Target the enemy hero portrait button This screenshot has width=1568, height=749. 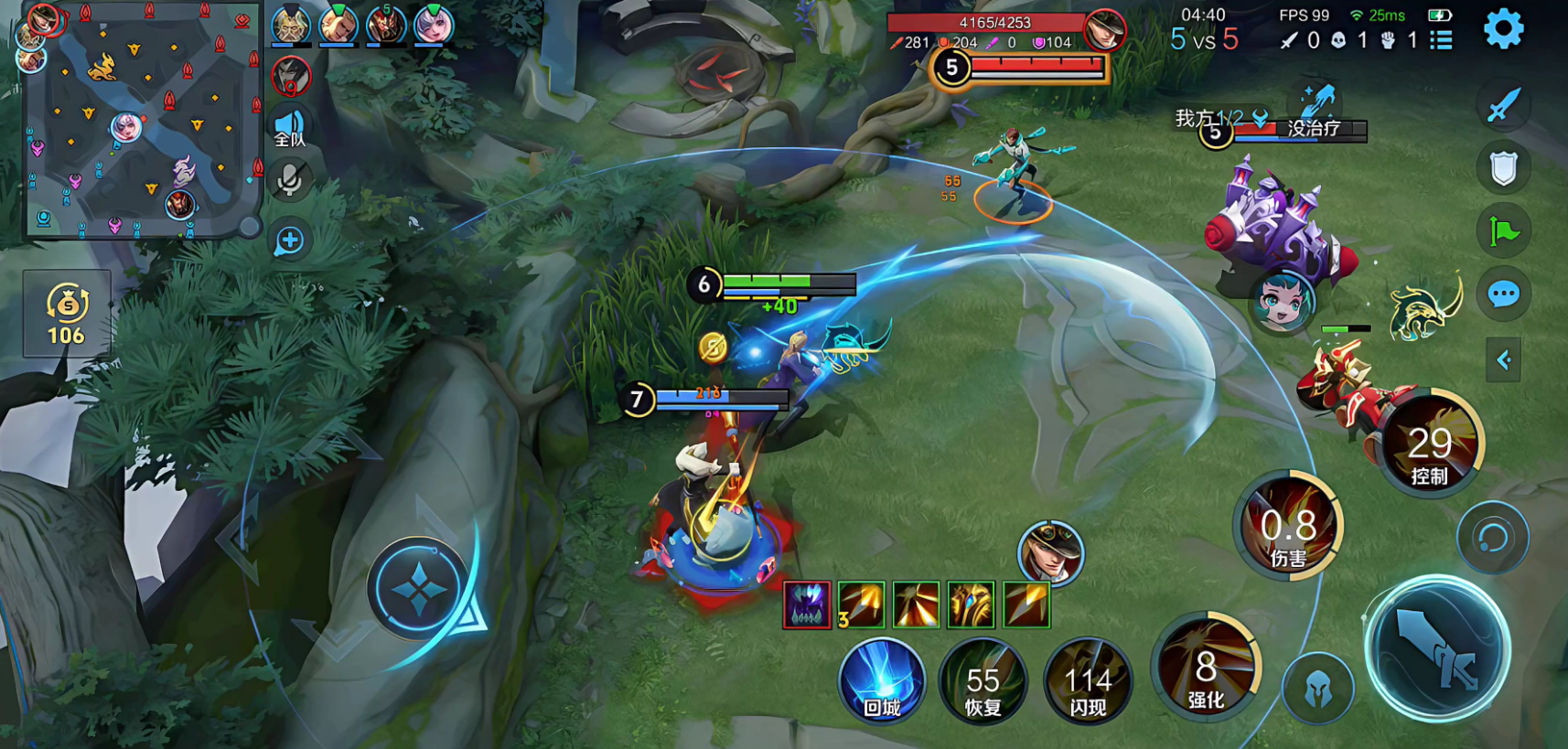(x=1050, y=551)
